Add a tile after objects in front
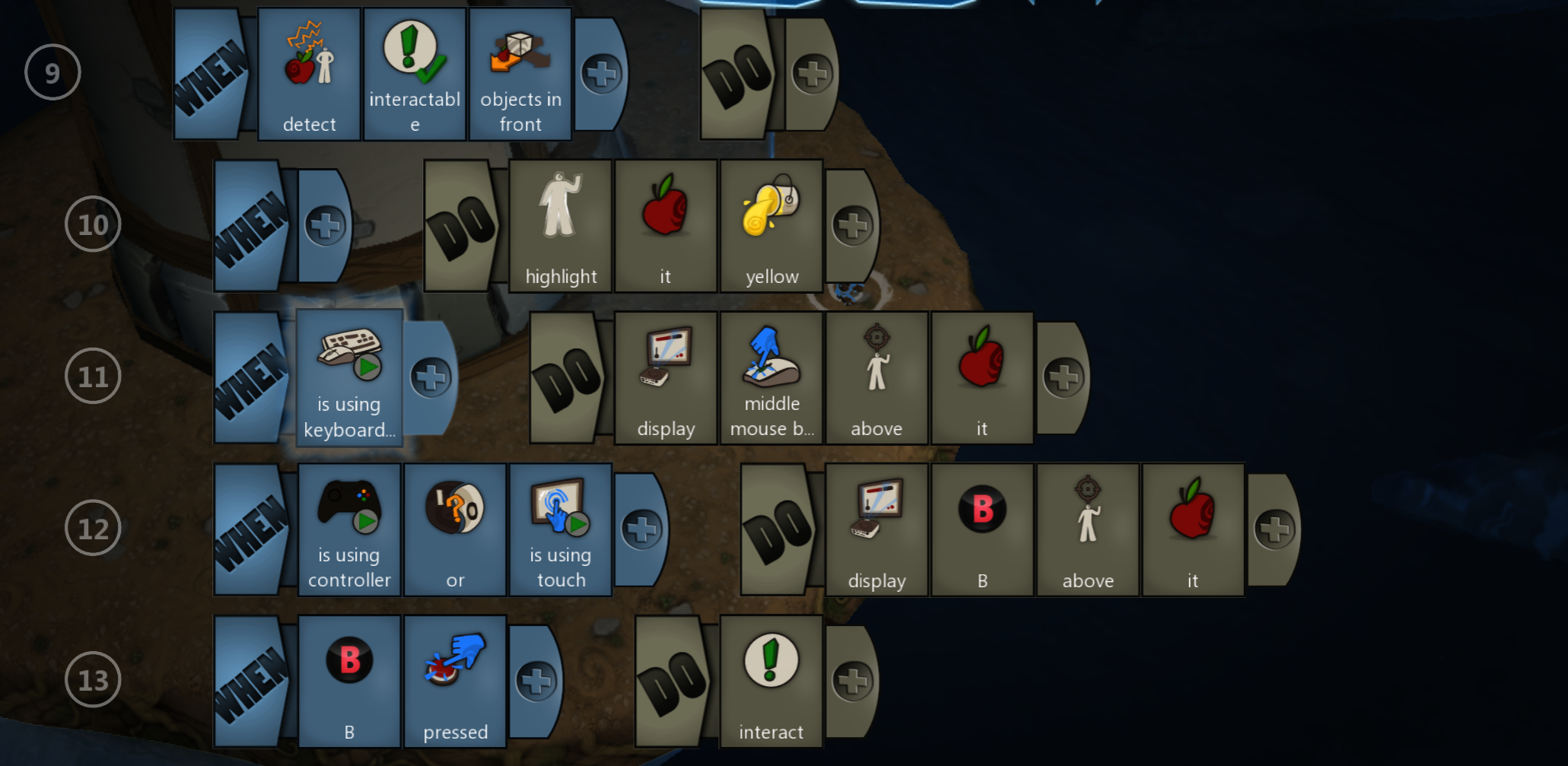The width and height of the screenshot is (1568, 766). (601, 75)
